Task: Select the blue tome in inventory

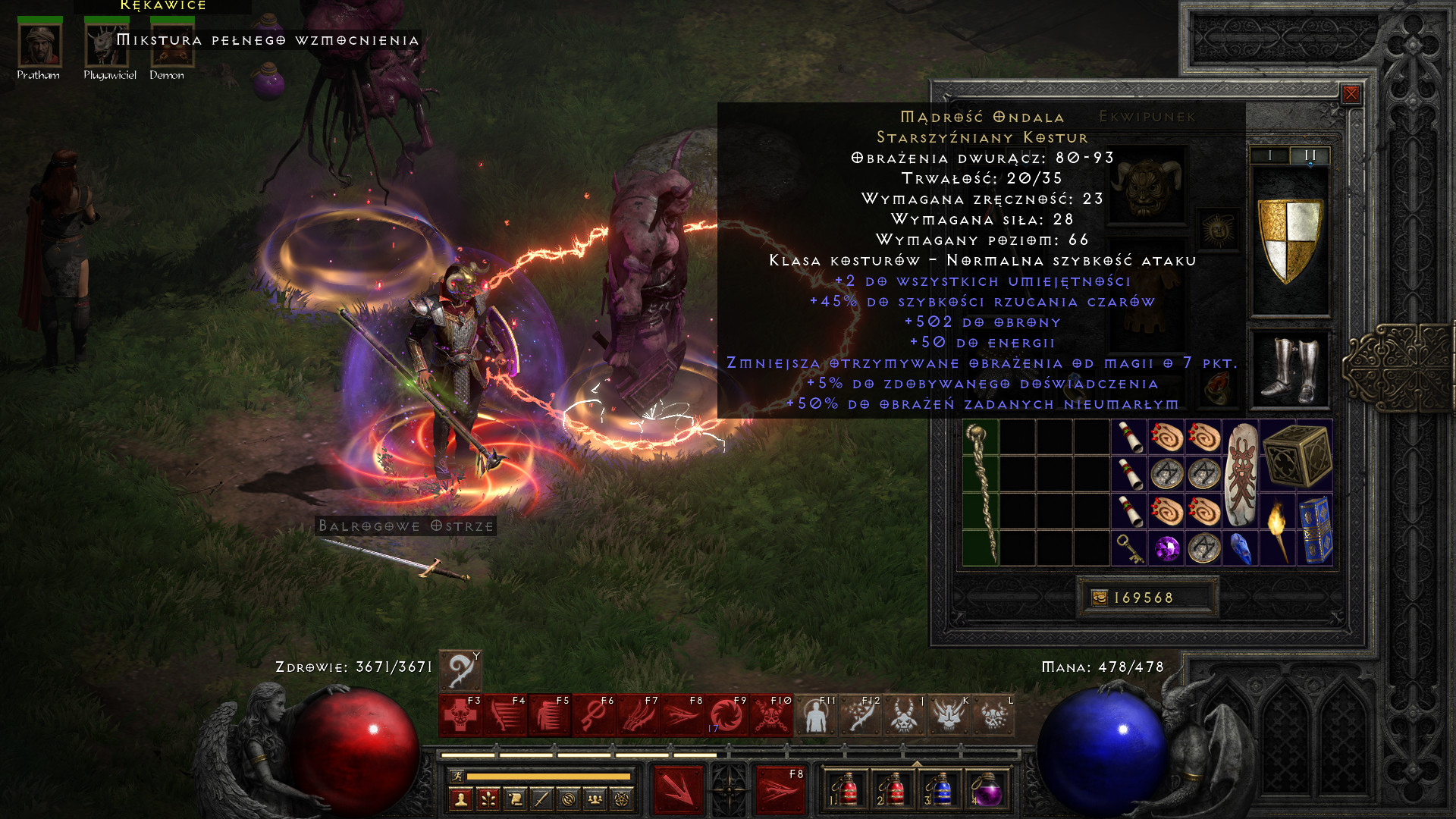Action: pyautogui.click(x=1315, y=530)
